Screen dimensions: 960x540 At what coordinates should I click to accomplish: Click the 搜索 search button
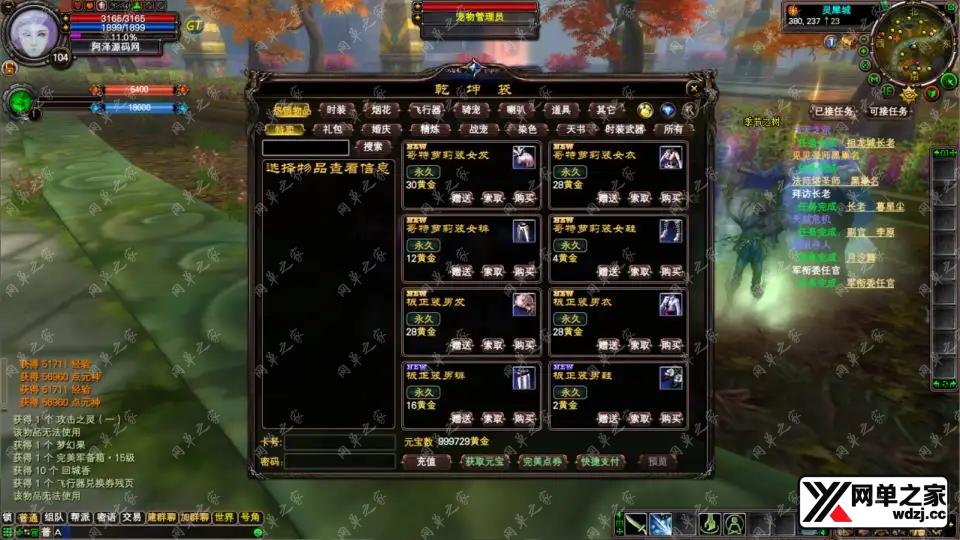click(373, 147)
